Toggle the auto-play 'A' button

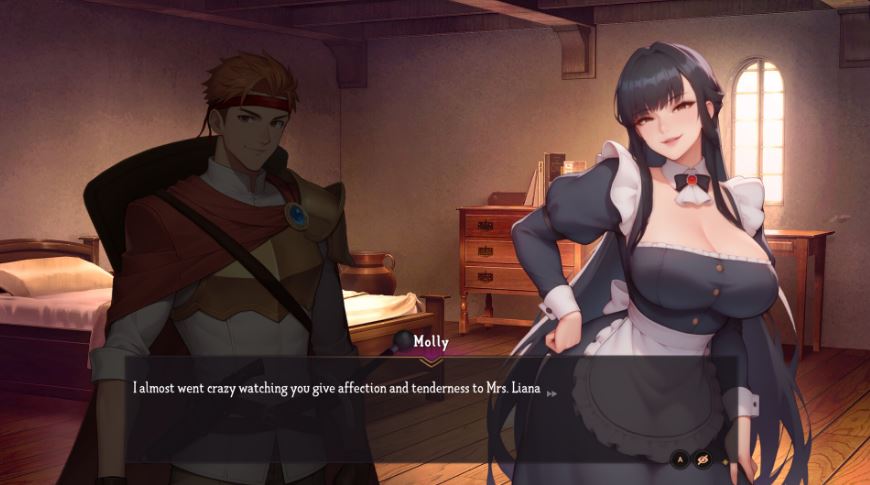pyautogui.click(x=680, y=460)
